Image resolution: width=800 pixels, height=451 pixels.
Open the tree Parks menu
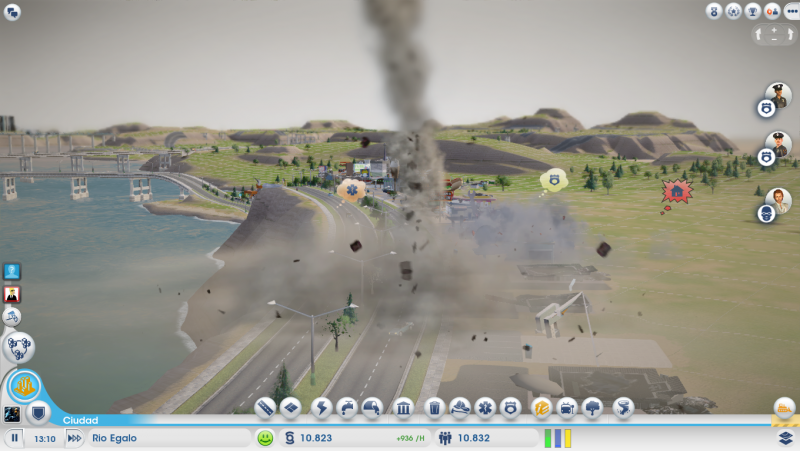tap(593, 408)
